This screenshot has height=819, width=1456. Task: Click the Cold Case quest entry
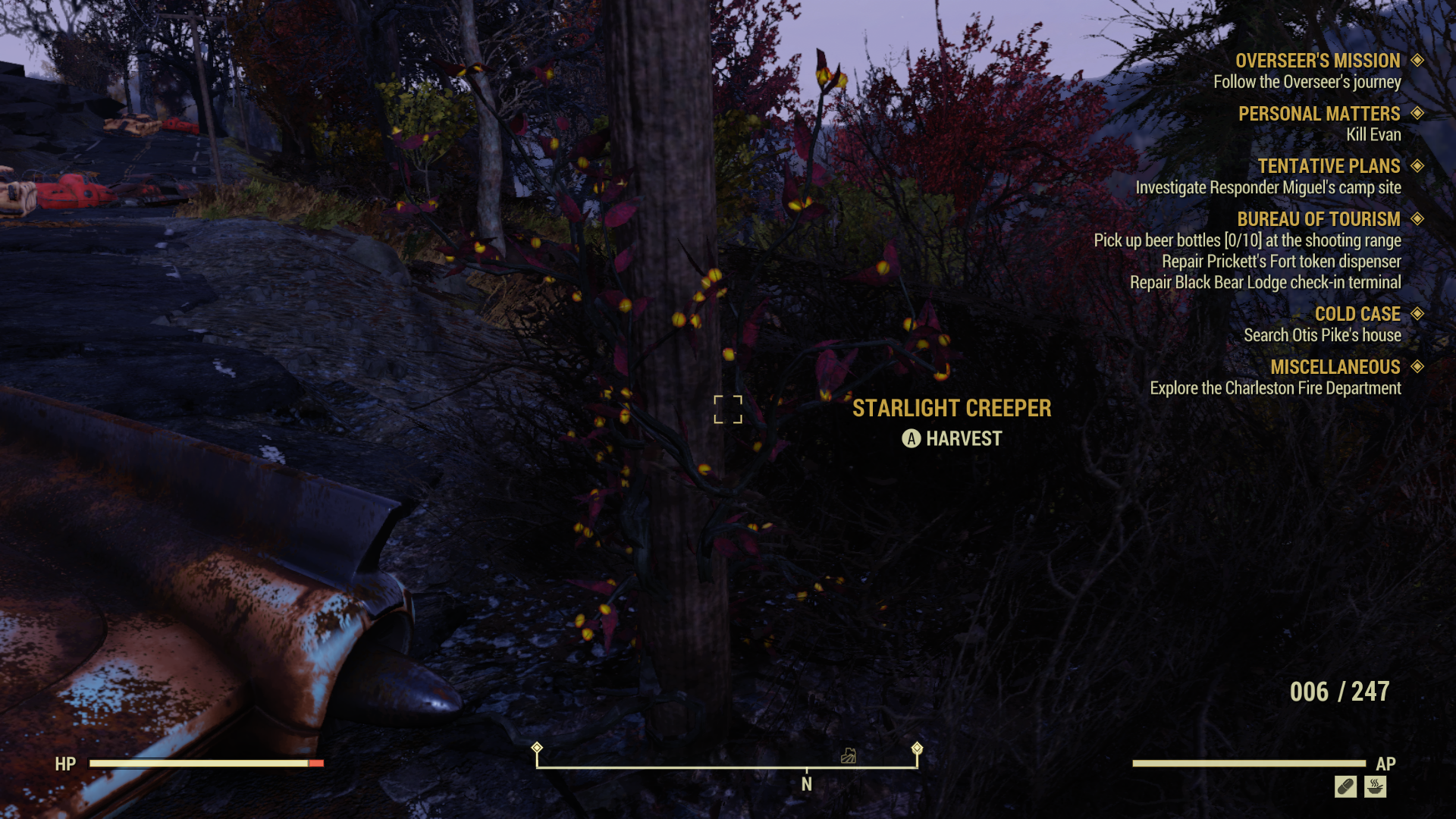(1357, 314)
